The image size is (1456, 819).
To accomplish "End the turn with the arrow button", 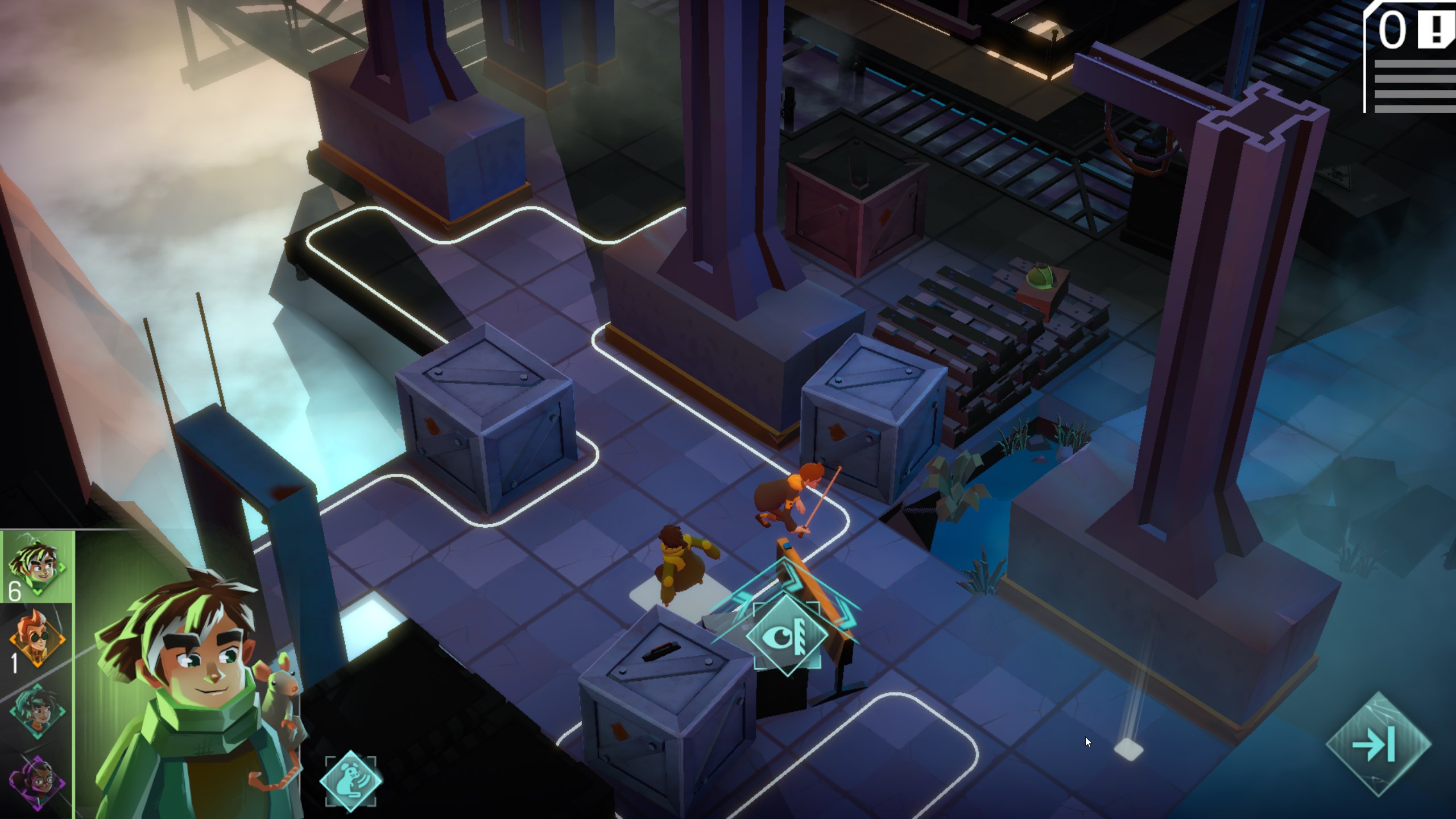I will point(1379,744).
